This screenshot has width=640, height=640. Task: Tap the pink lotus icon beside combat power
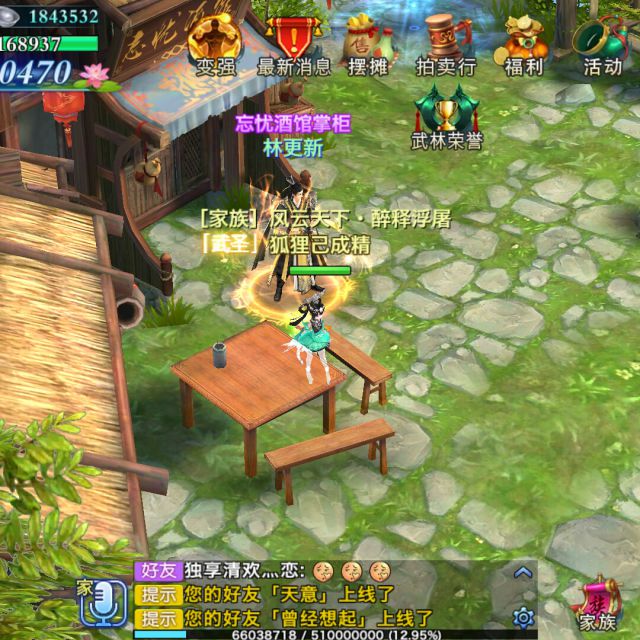tap(95, 73)
